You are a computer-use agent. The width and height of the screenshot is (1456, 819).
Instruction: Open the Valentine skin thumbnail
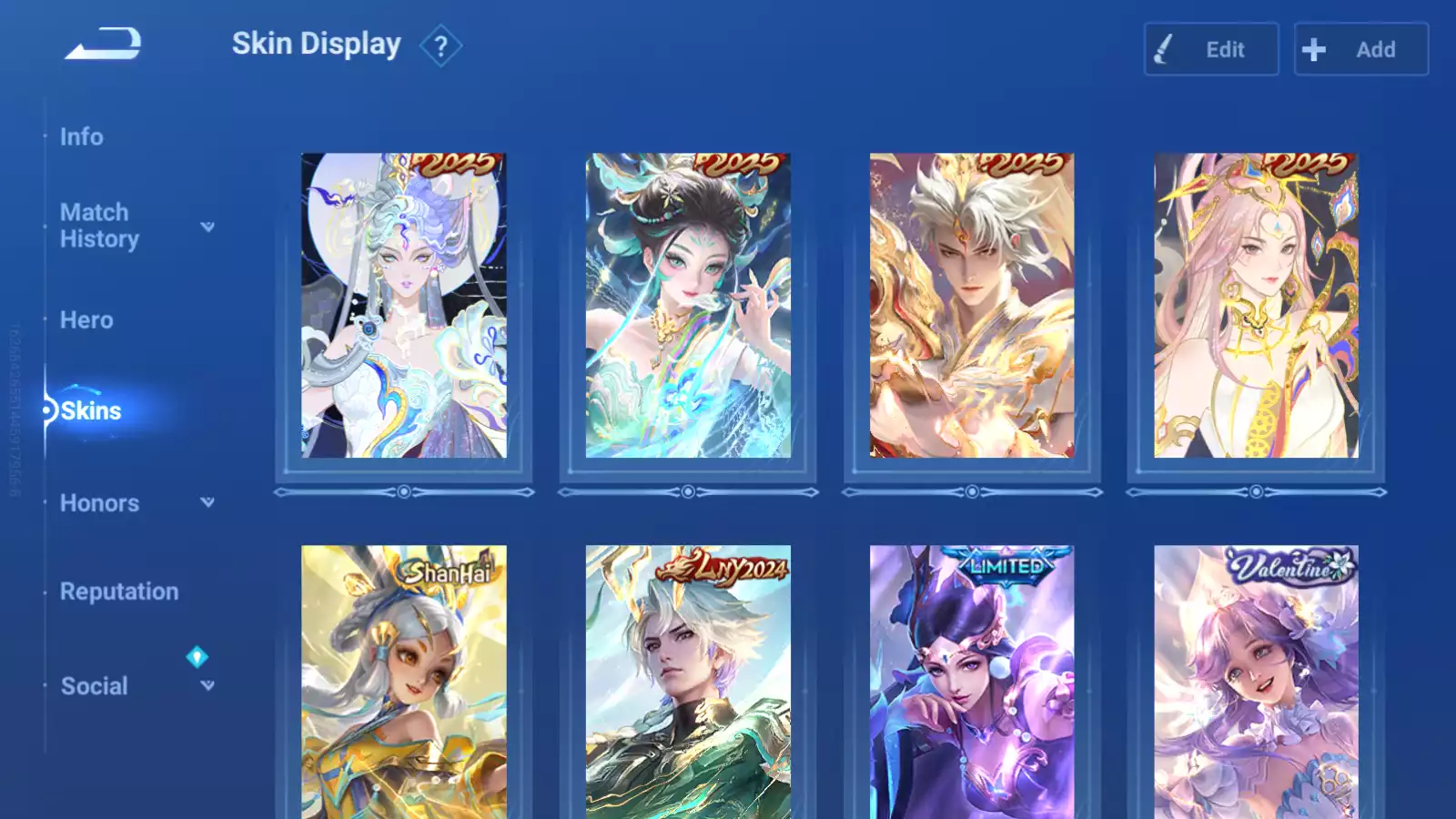(x=1254, y=682)
